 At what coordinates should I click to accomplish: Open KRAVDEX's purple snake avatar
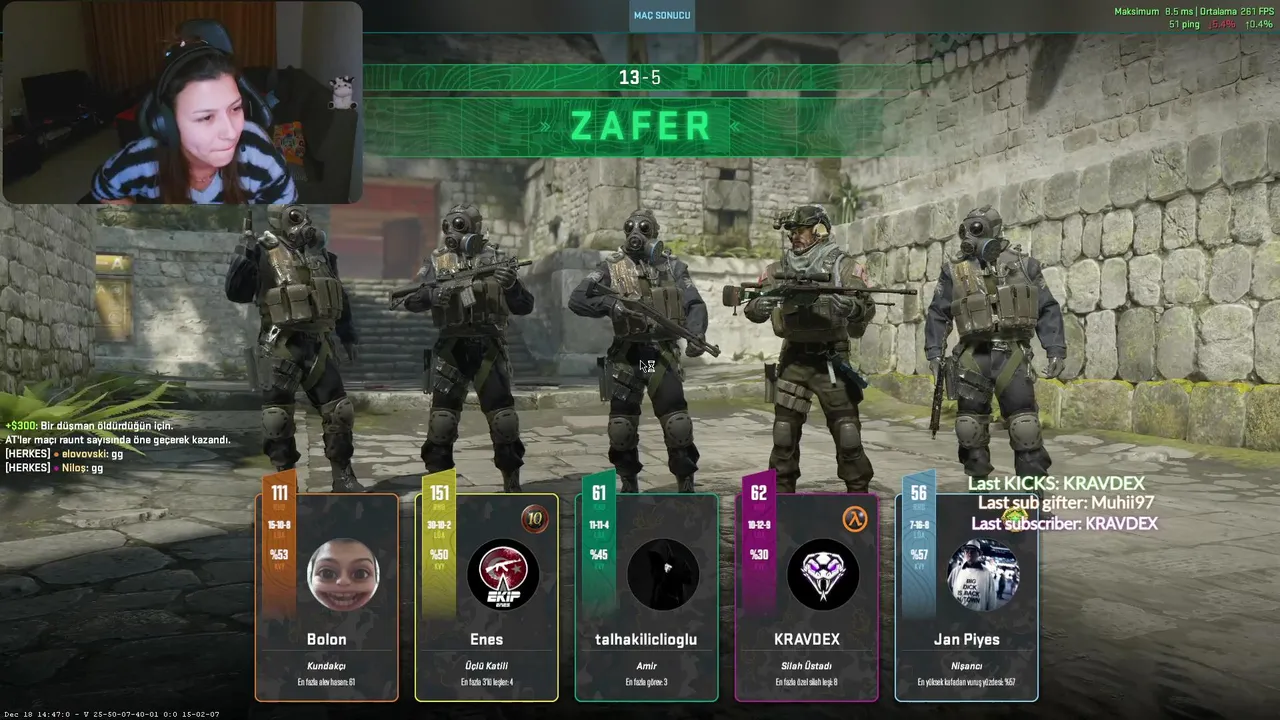[x=822, y=575]
